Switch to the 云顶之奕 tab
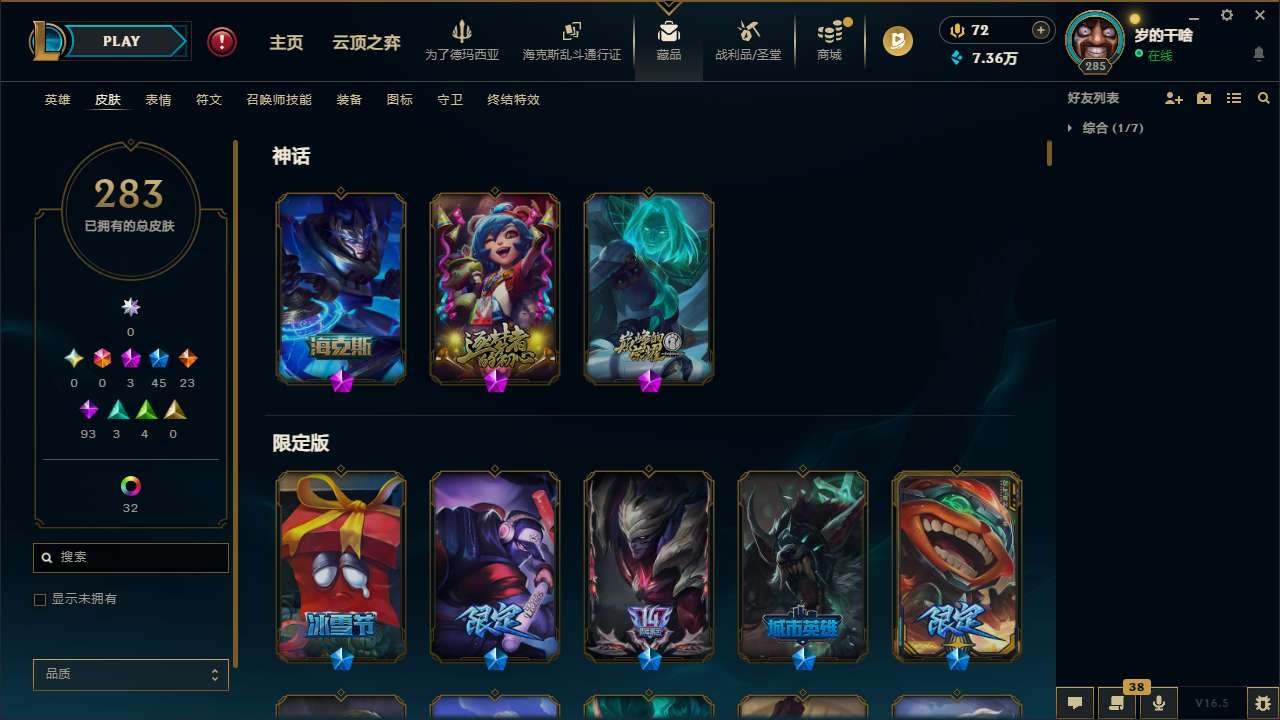 [365, 41]
